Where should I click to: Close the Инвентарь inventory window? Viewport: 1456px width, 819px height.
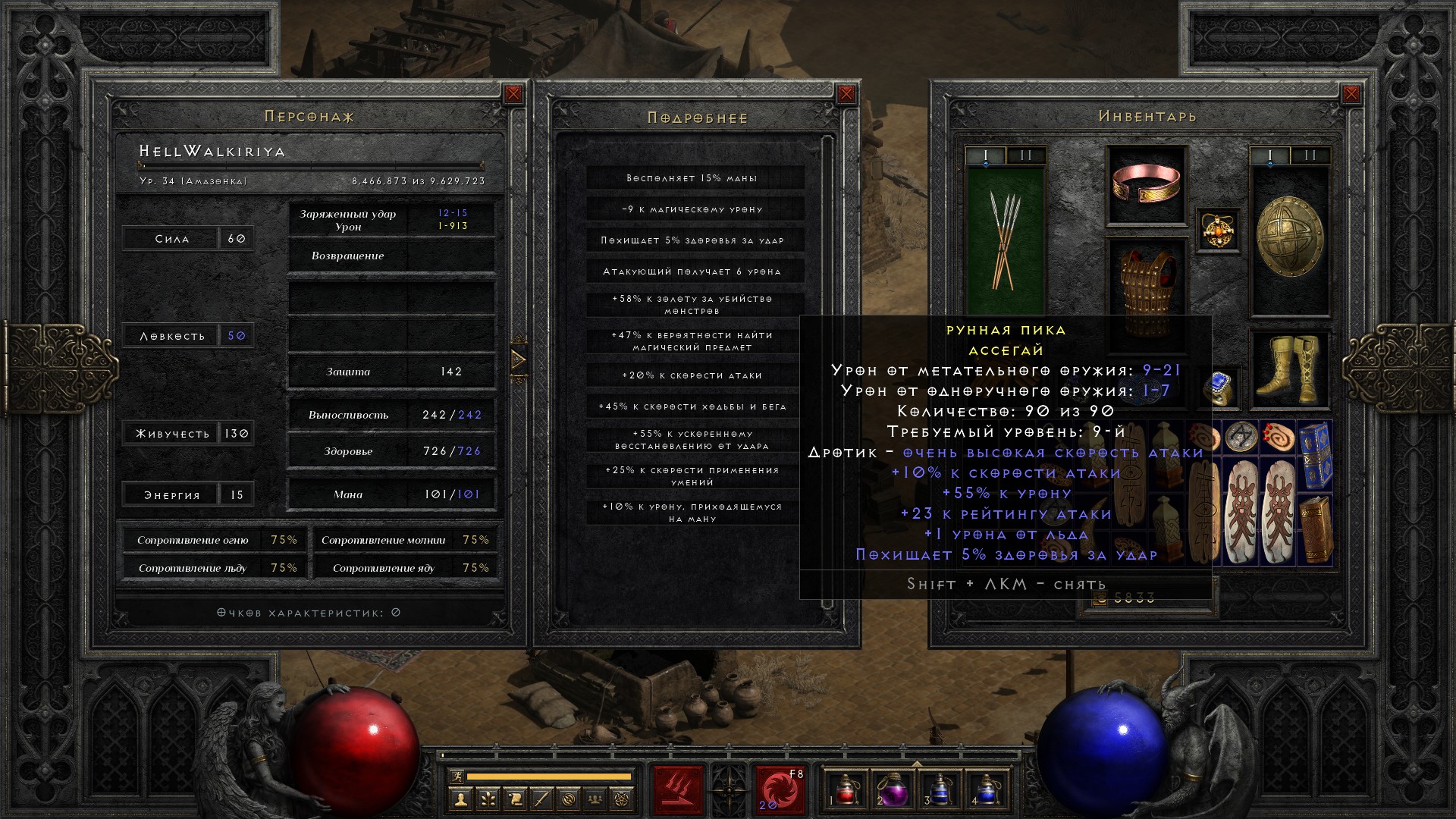(1351, 94)
